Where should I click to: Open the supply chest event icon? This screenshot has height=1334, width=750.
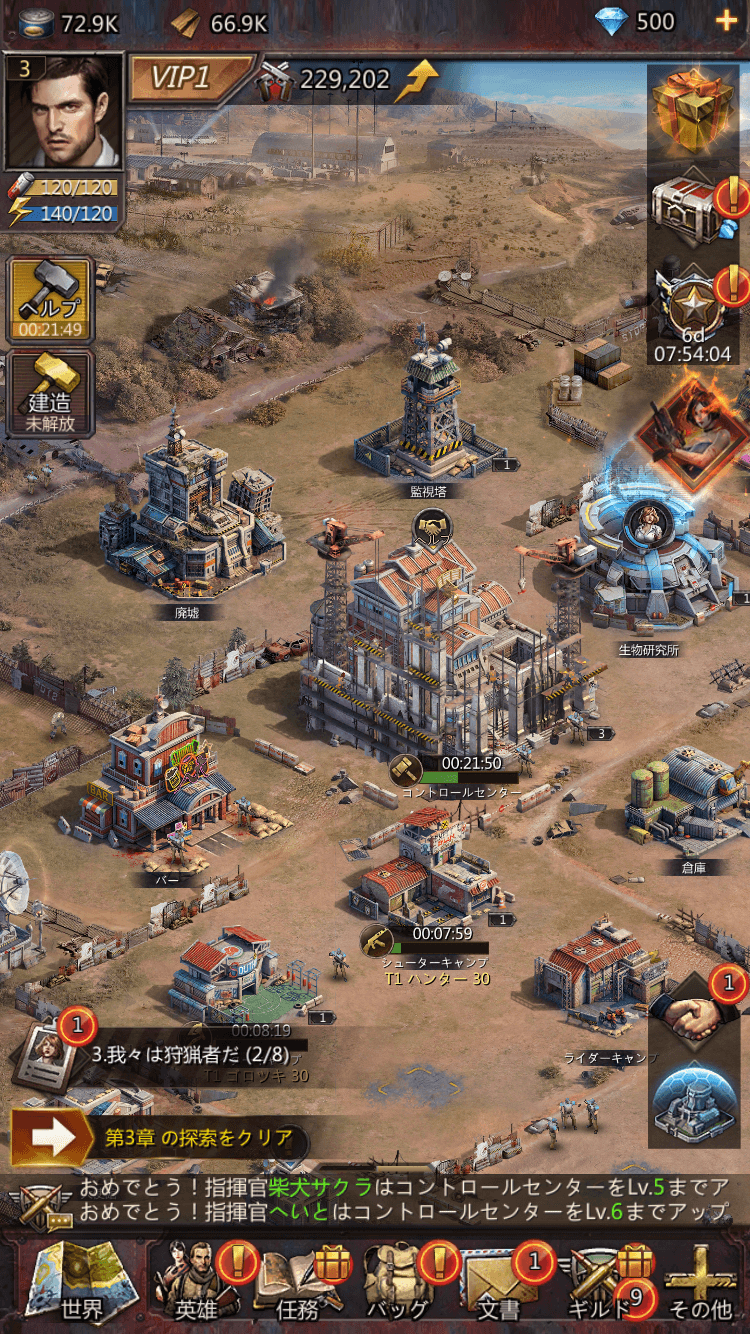coord(692,207)
